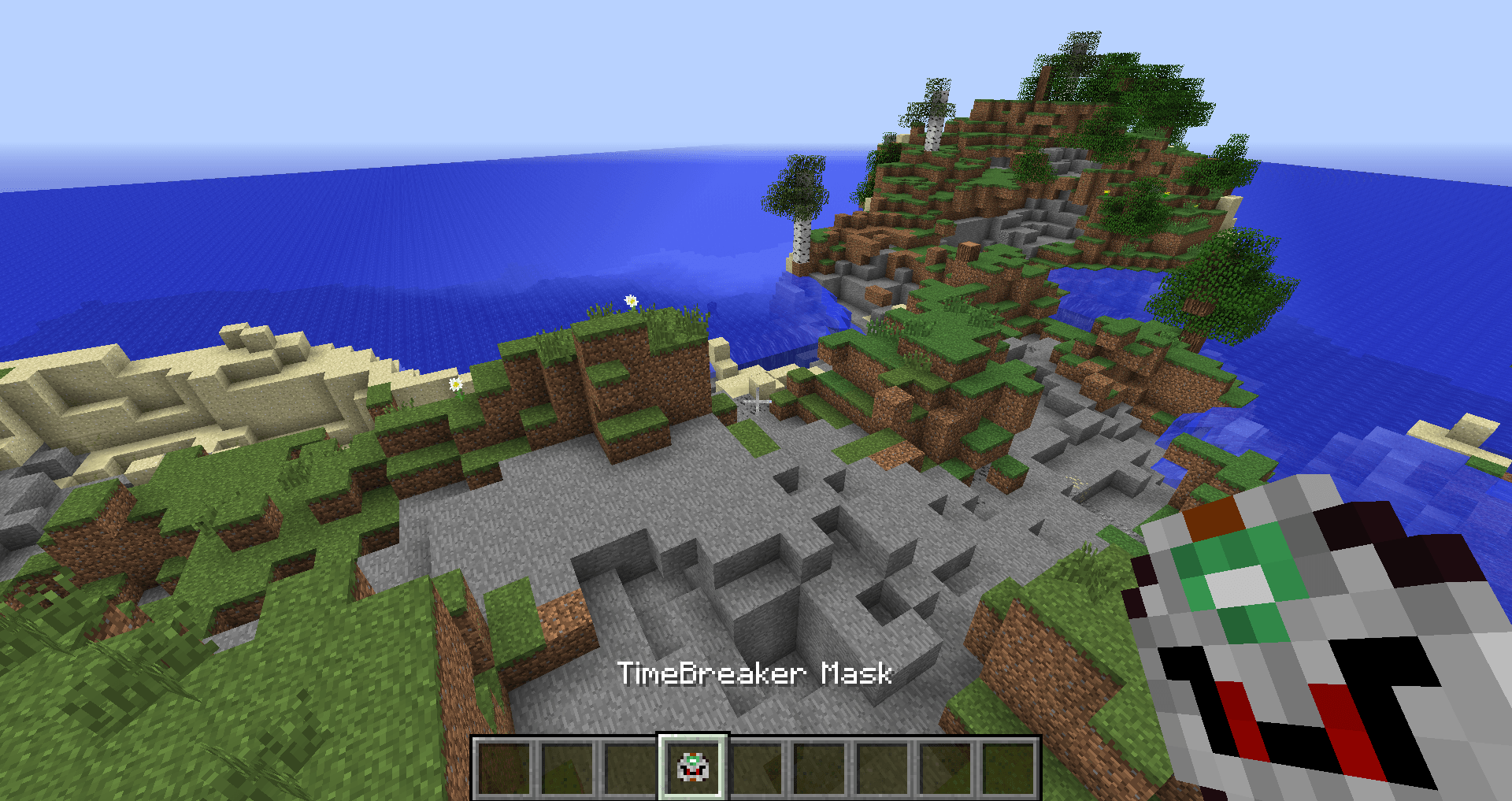Click the white flower on the grassy ledge

pyautogui.click(x=629, y=300)
